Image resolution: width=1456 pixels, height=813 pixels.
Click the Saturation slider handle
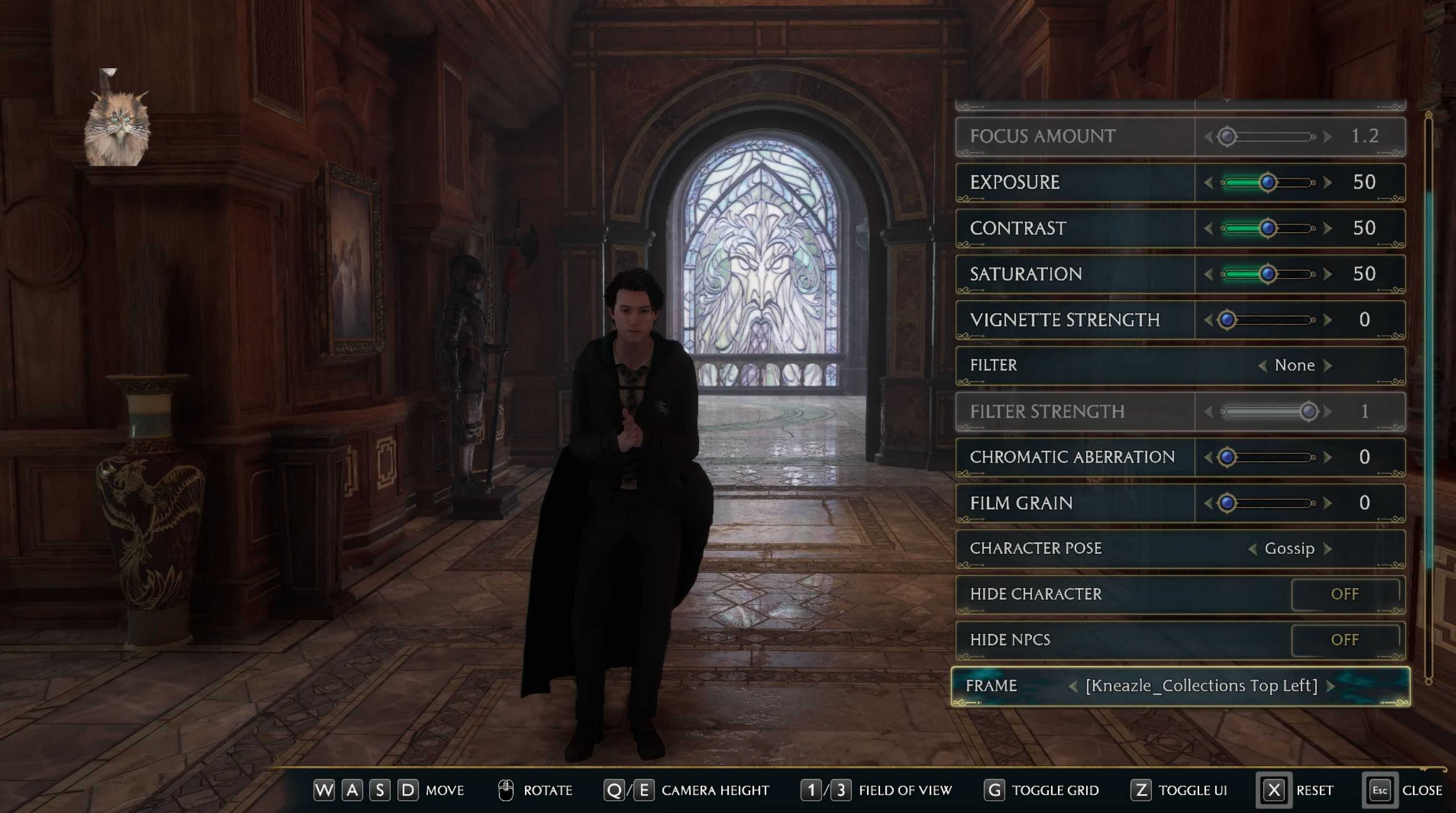coord(1268,274)
